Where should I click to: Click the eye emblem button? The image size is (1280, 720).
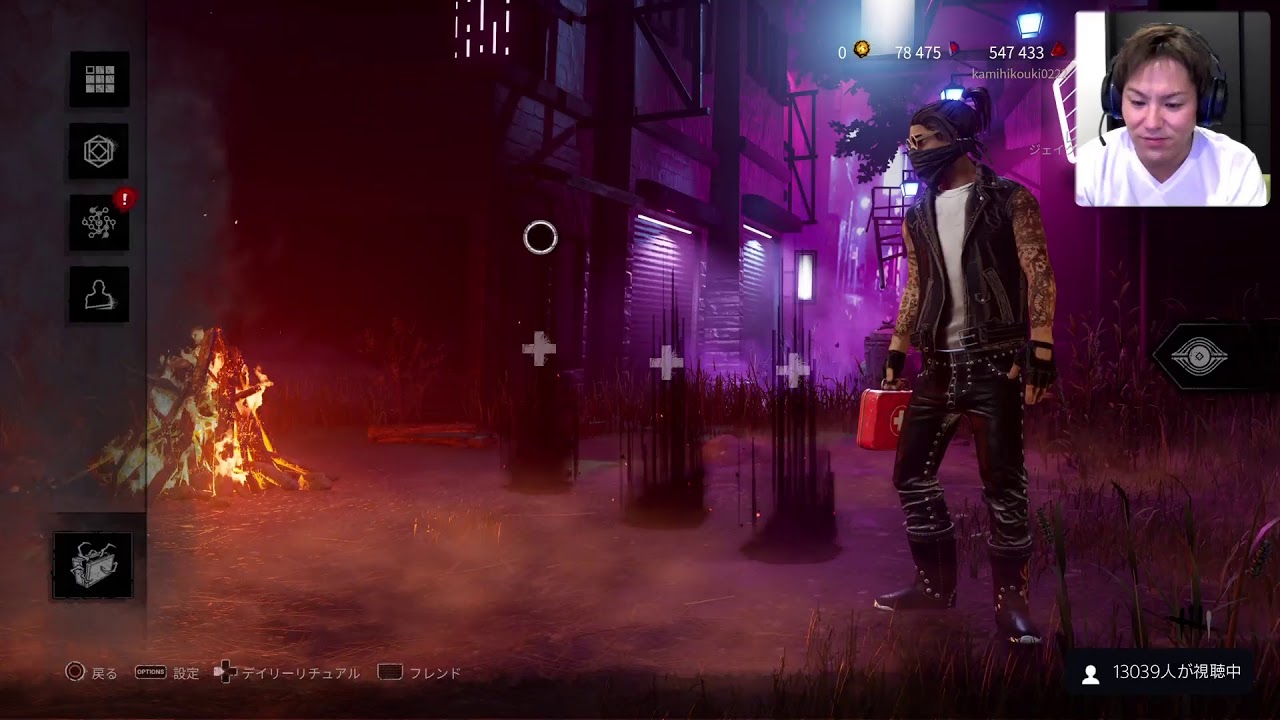(x=1199, y=357)
